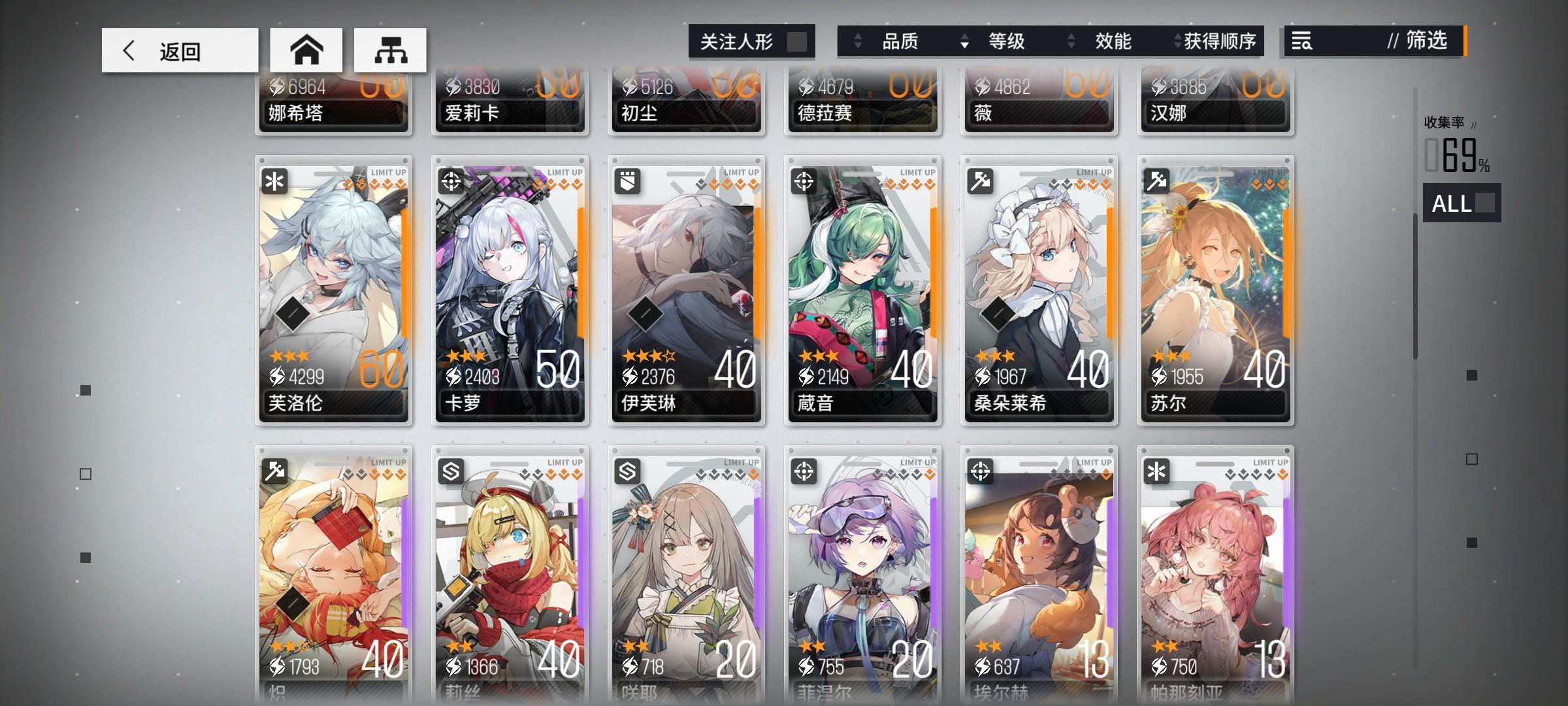Click the sort arrows beside 等级

[x=963, y=41]
